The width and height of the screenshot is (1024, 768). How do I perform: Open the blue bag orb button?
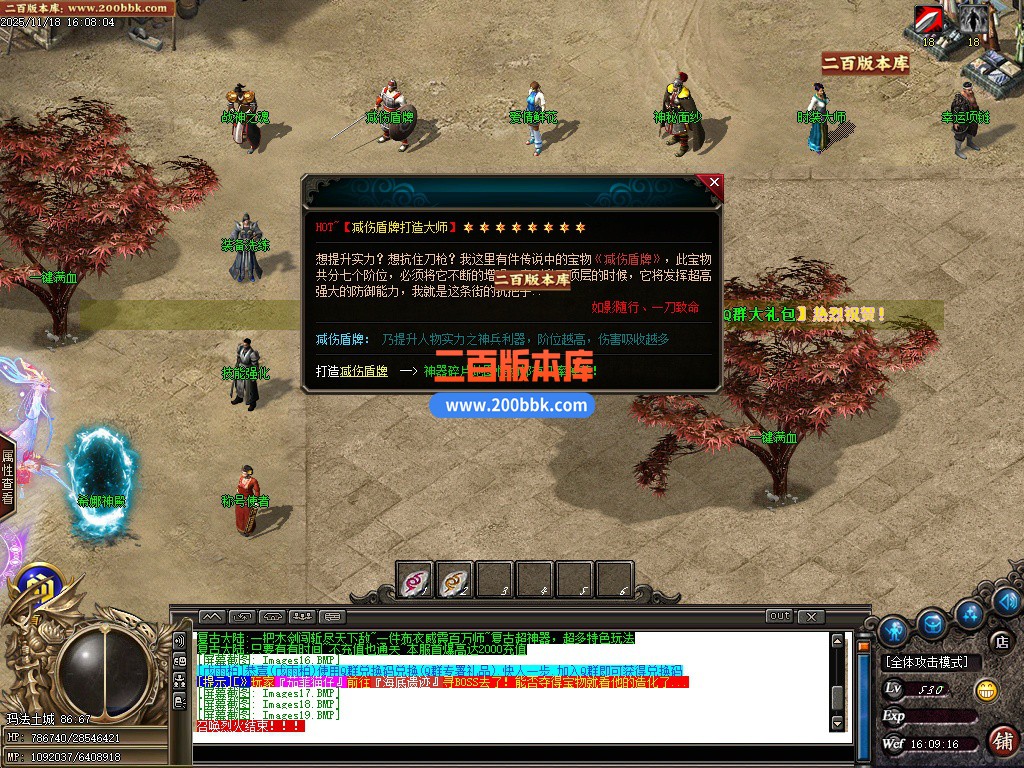933,624
